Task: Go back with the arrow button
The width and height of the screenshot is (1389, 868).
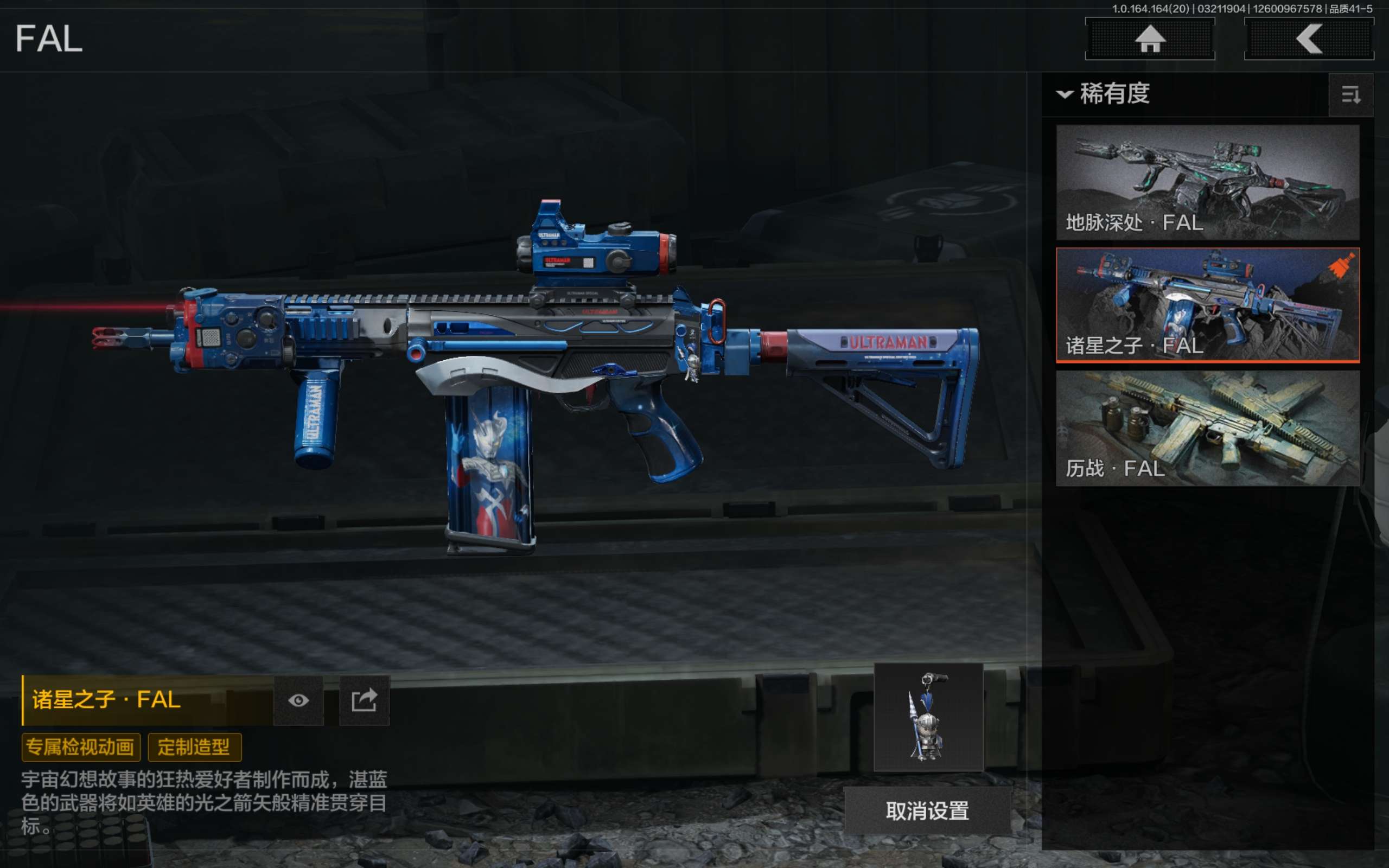Action: pyautogui.click(x=1309, y=39)
